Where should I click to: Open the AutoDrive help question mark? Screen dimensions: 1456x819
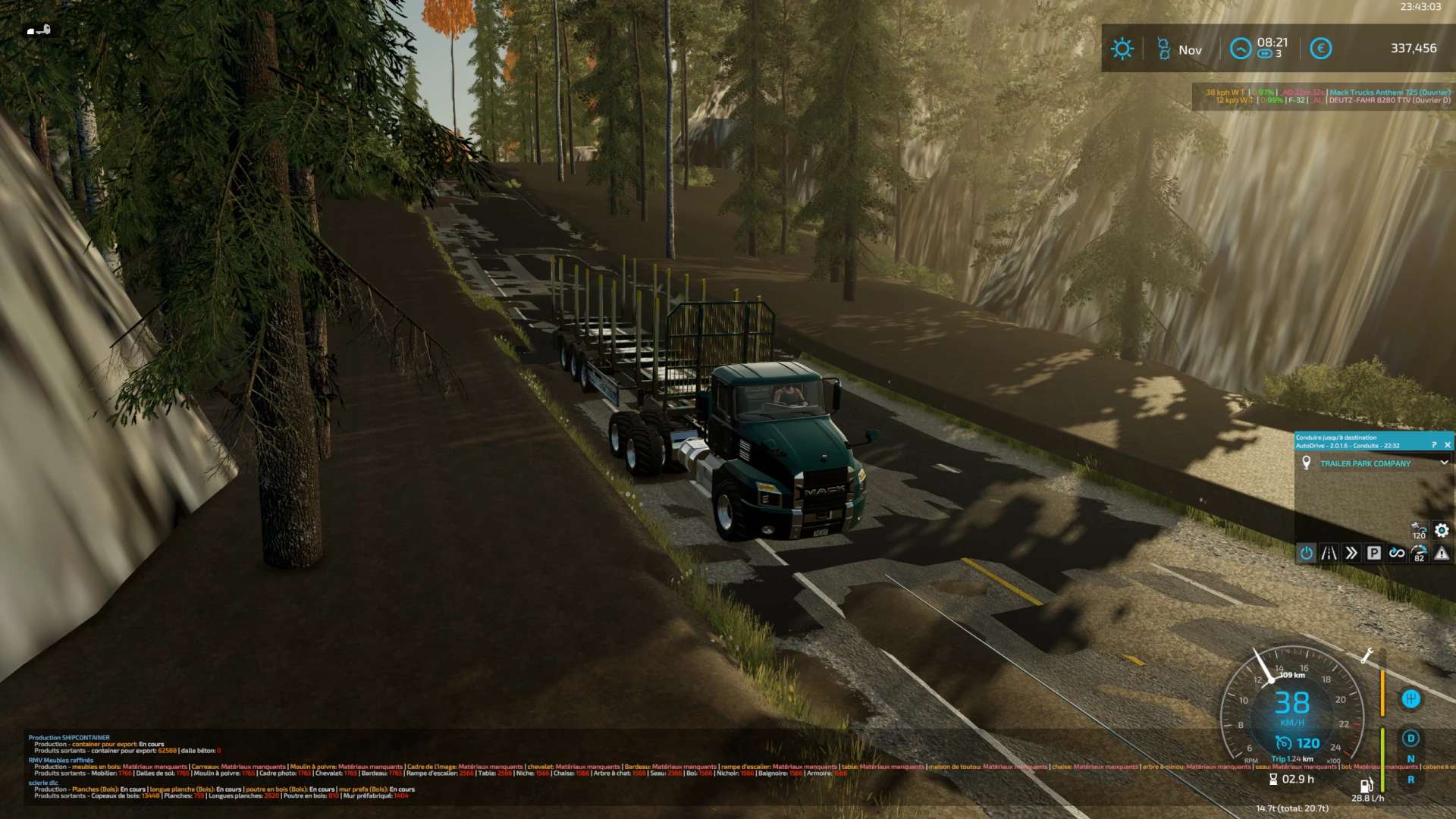pos(1433,445)
